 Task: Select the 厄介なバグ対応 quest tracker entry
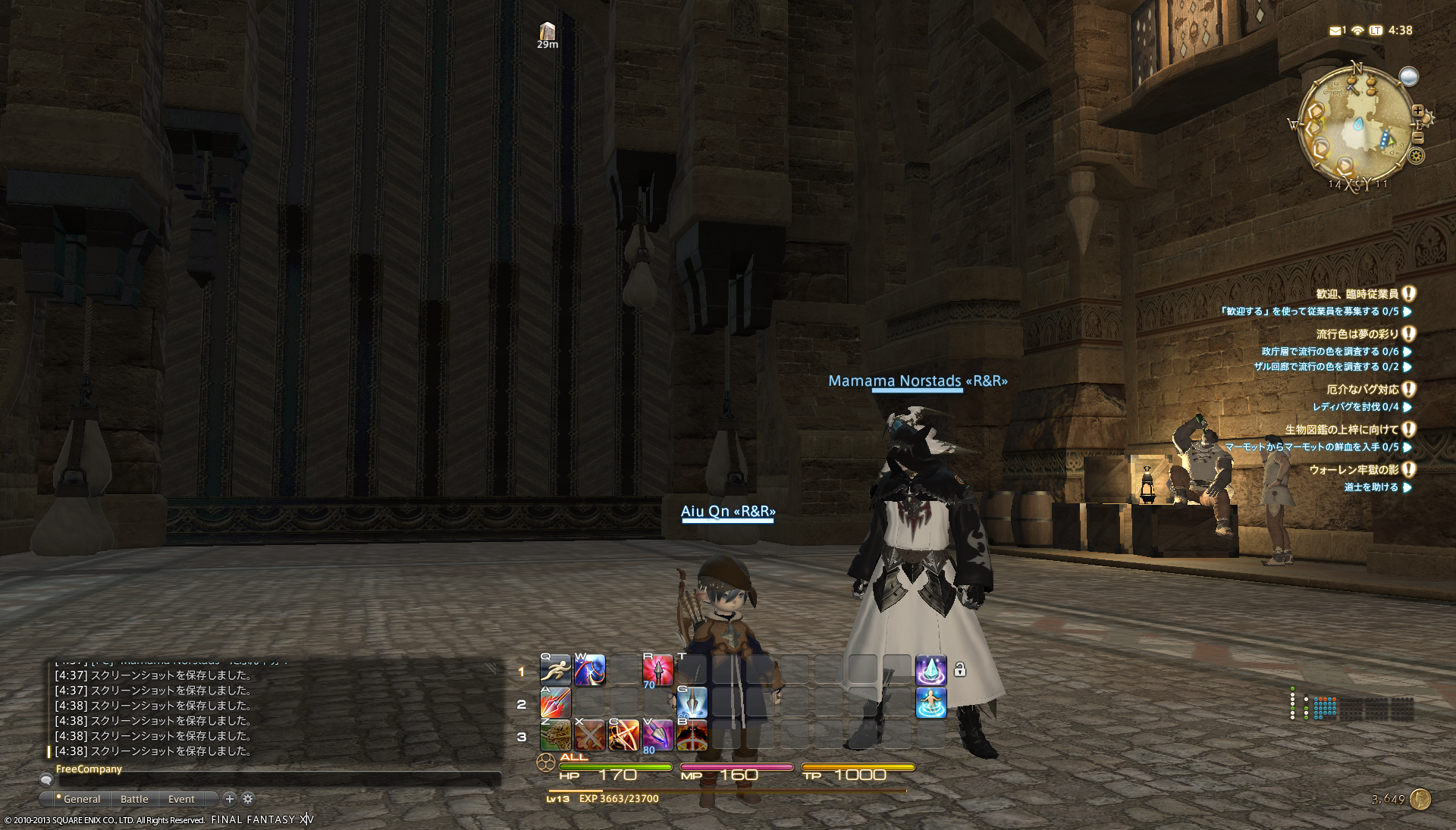(1362, 390)
